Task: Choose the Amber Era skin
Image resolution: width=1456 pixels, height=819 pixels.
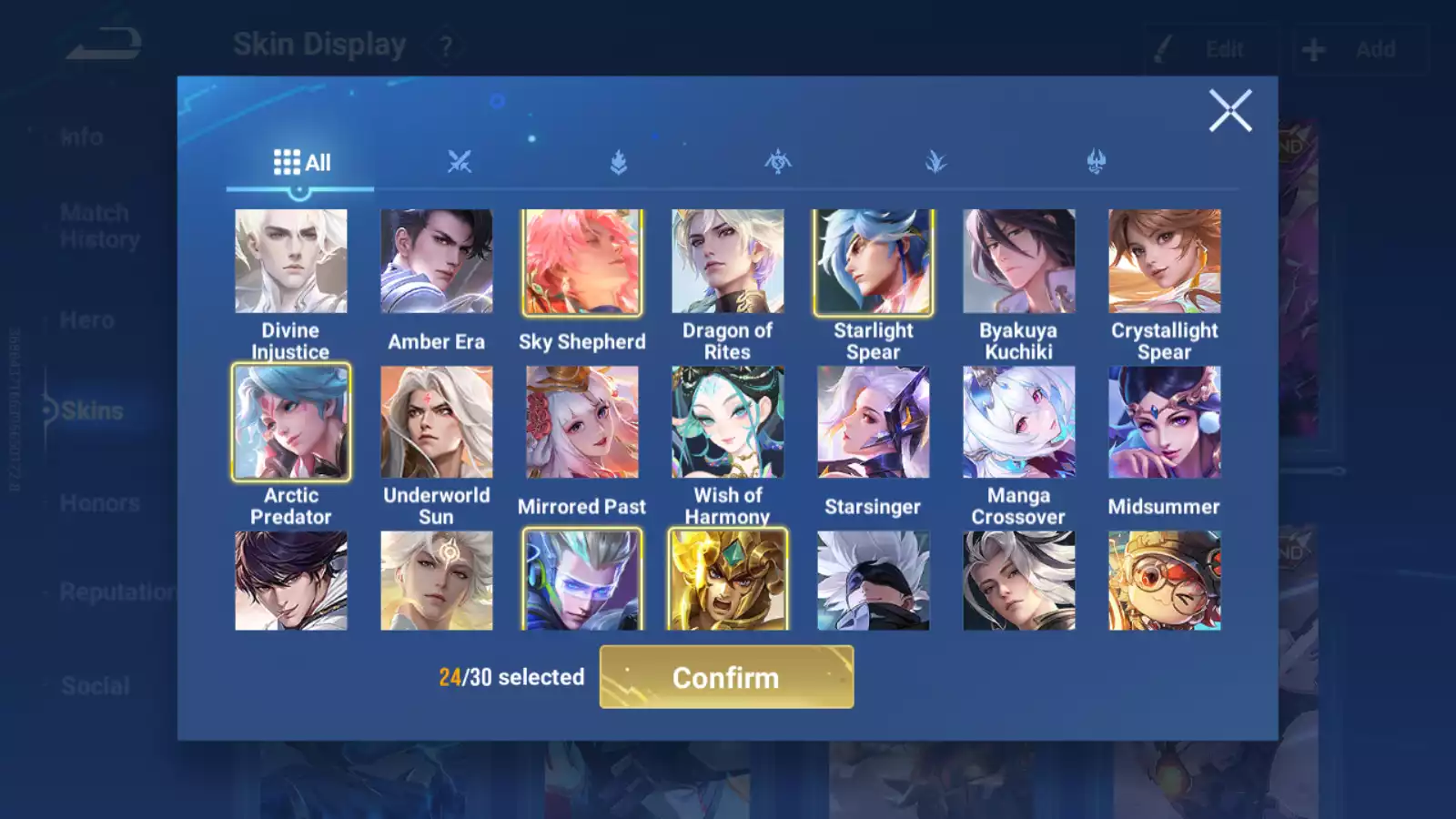Action: (x=437, y=262)
